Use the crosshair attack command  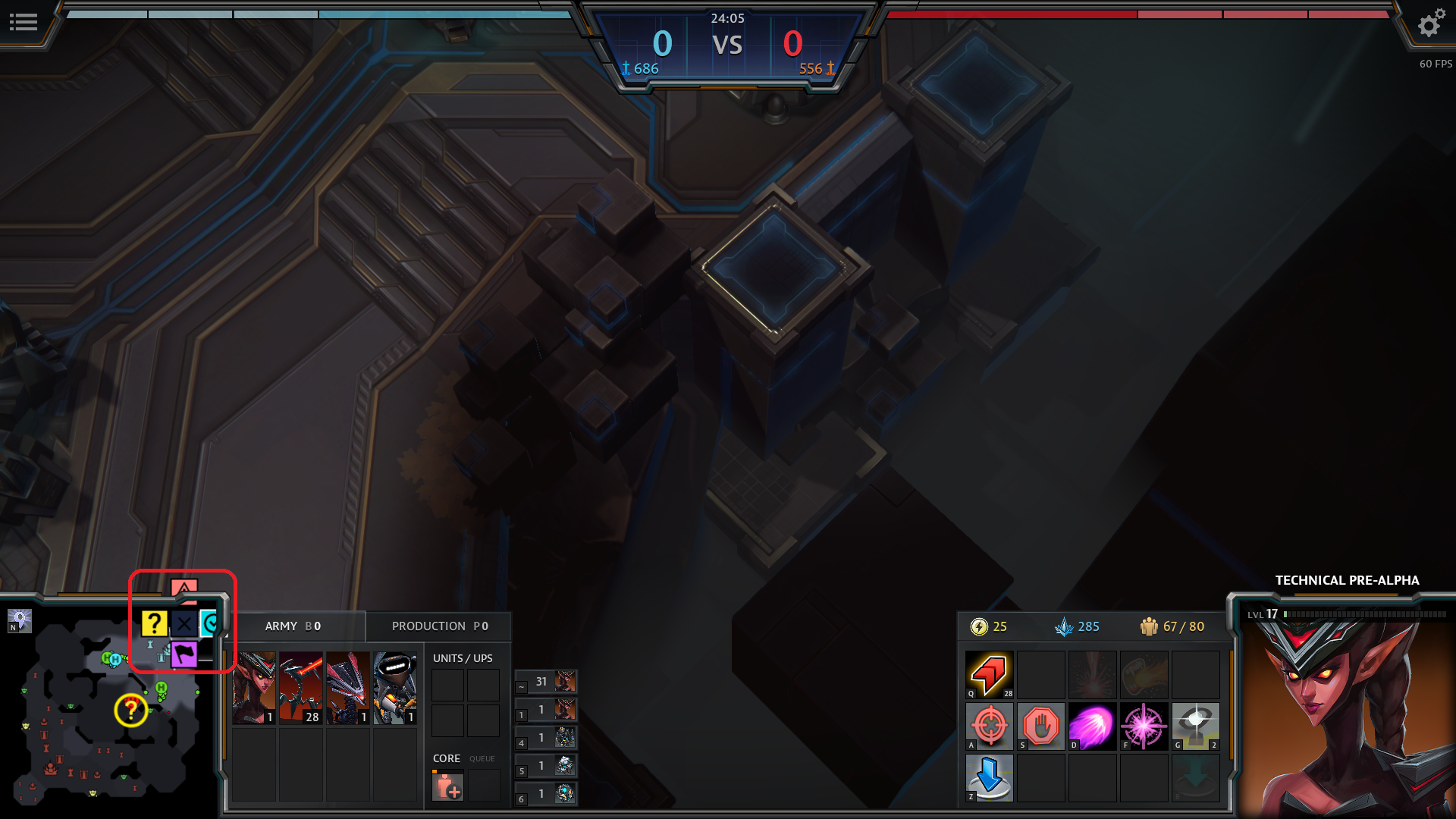coord(989,726)
